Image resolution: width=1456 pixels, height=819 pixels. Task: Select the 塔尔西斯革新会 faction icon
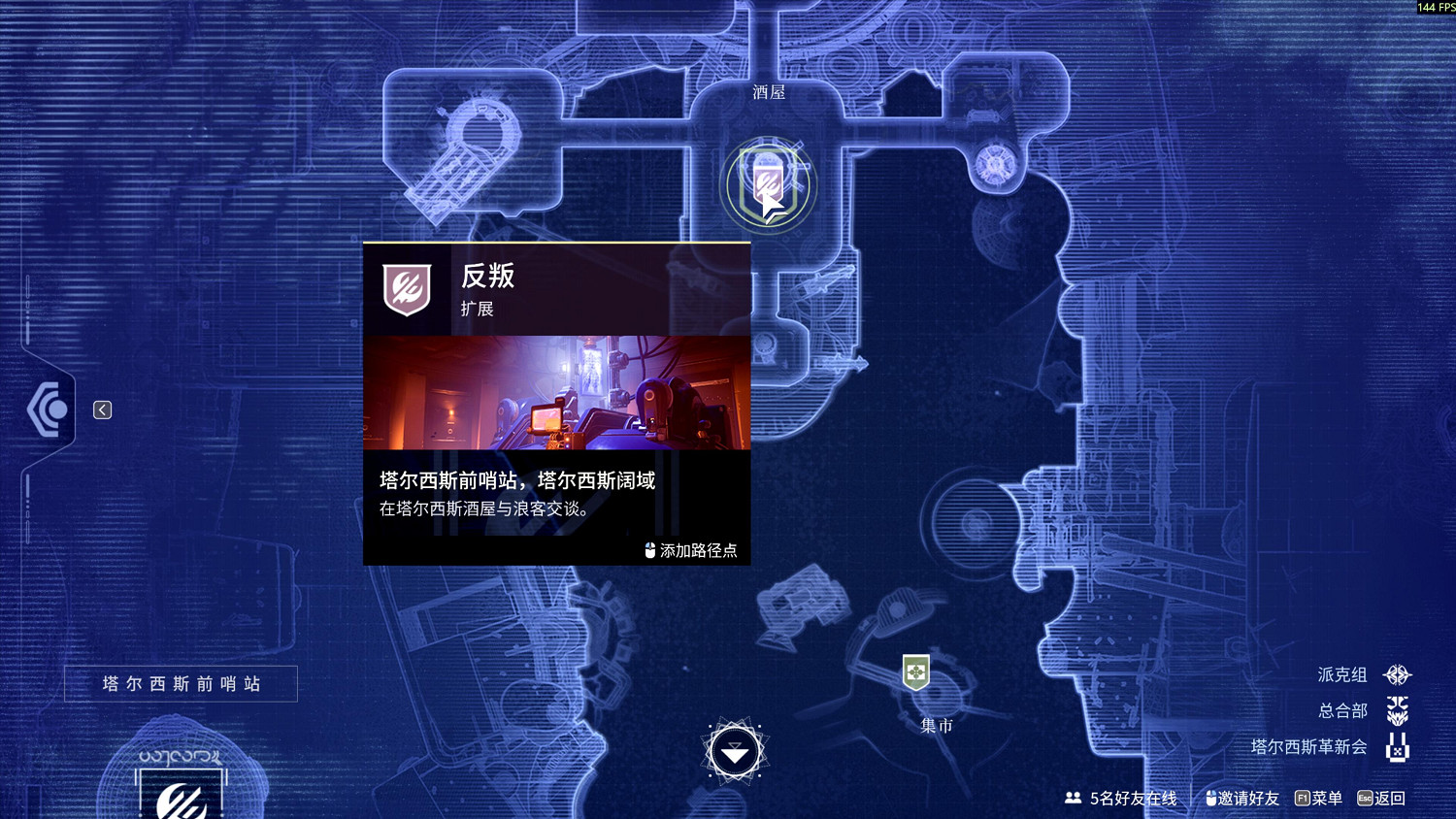point(1398,747)
